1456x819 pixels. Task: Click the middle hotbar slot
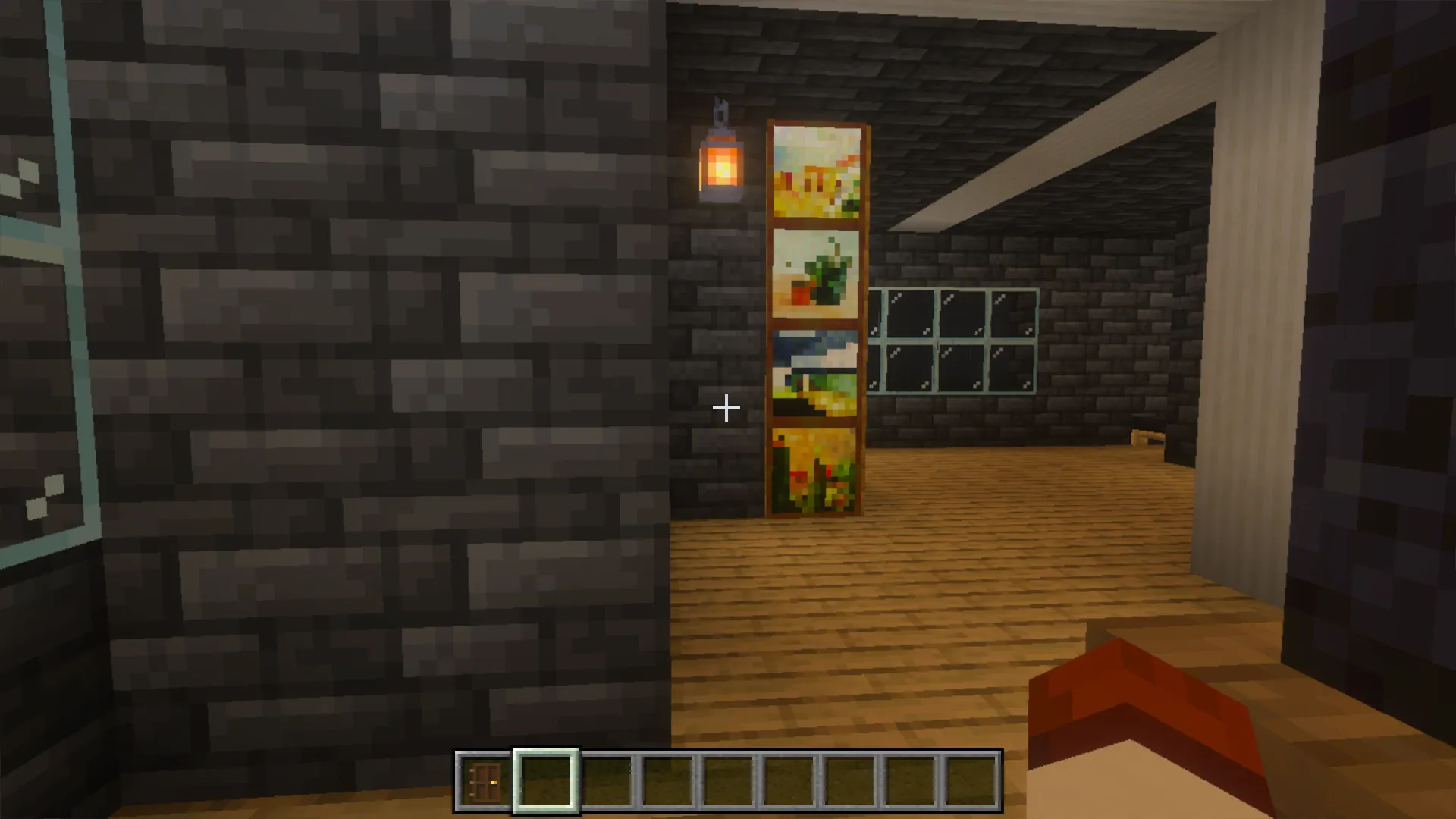[726, 780]
